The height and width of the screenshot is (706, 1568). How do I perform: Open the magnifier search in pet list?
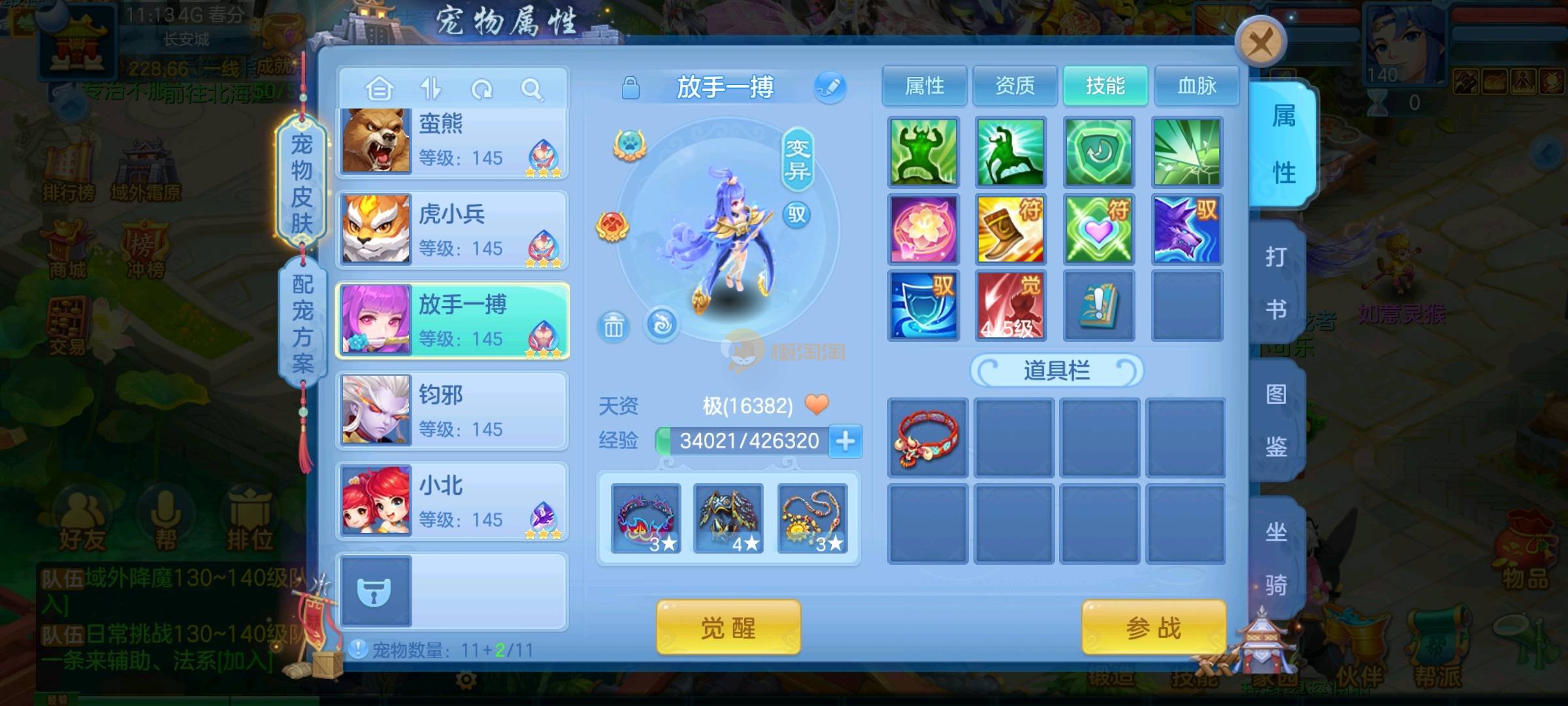coord(532,89)
